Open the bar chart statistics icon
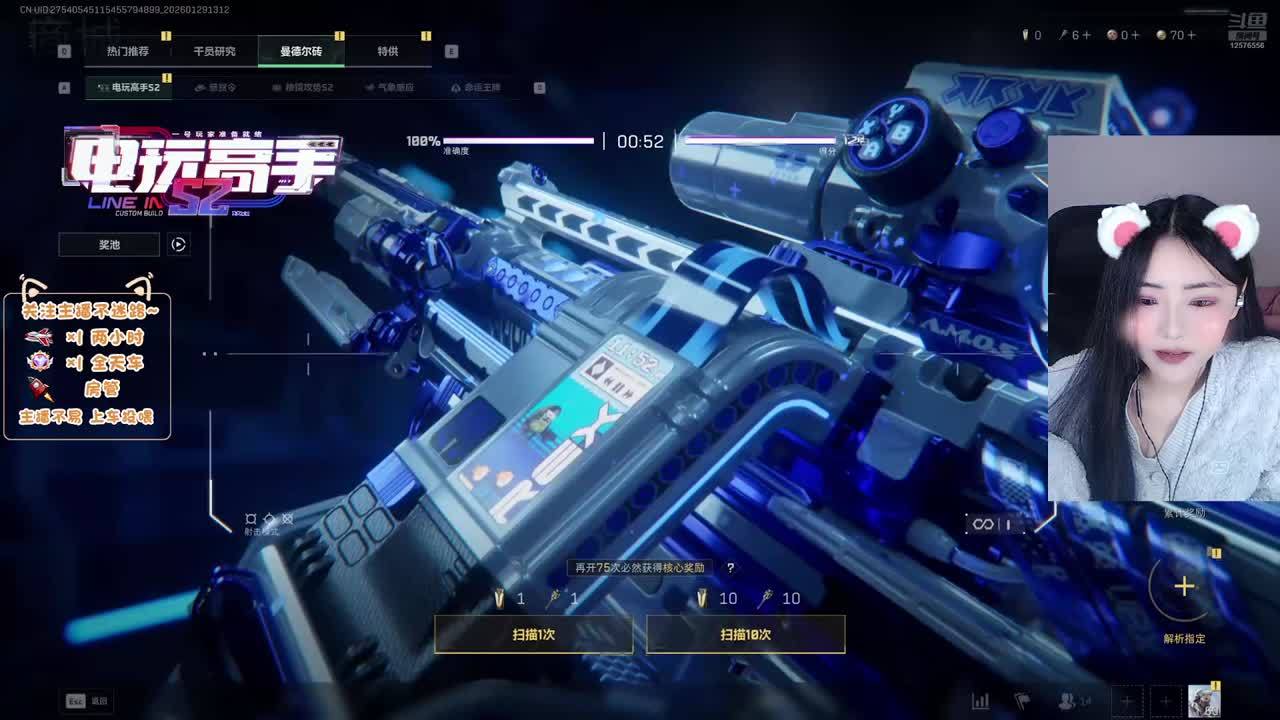This screenshot has height=720, width=1280. click(981, 701)
